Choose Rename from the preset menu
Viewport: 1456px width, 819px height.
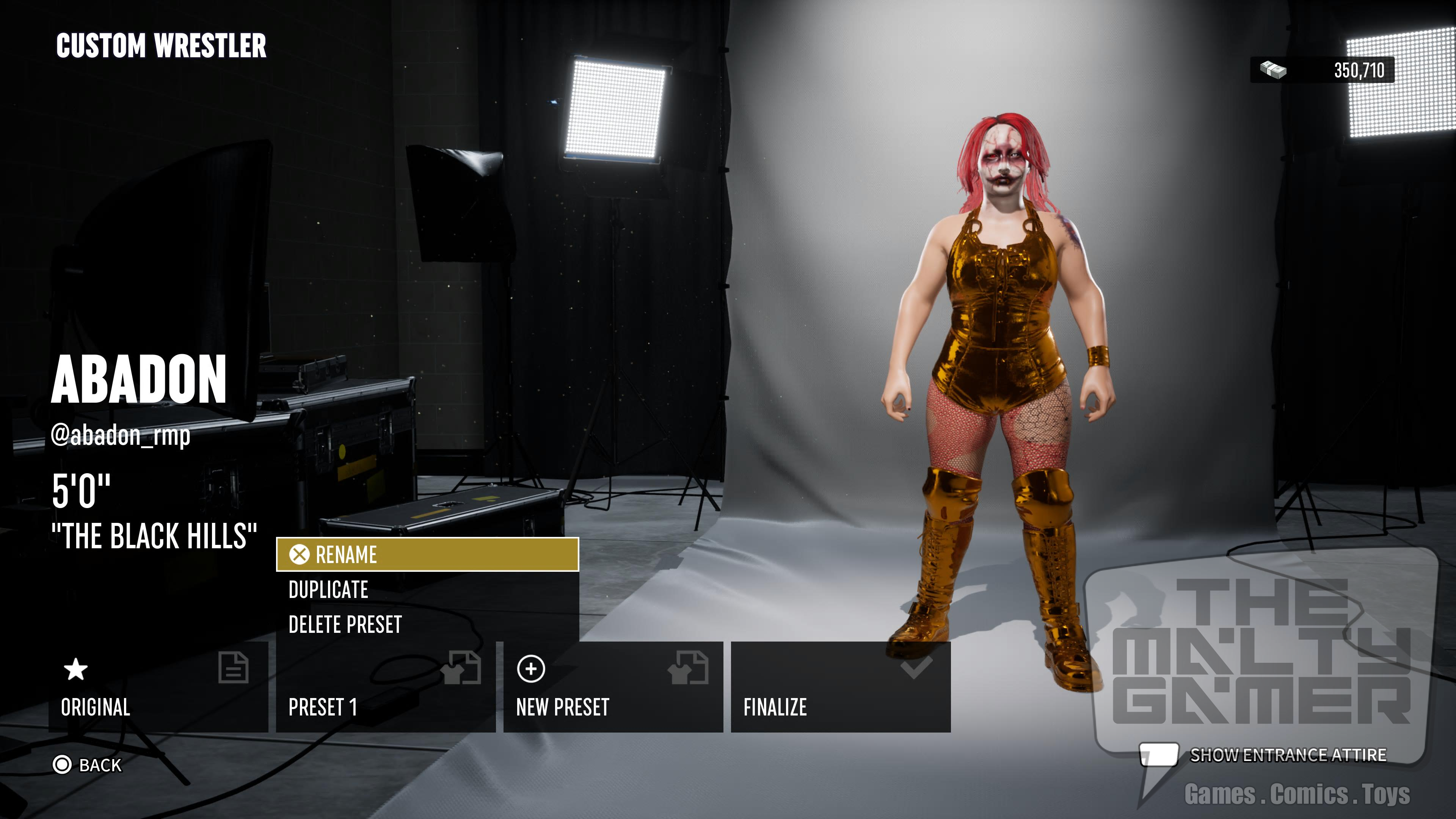(427, 554)
